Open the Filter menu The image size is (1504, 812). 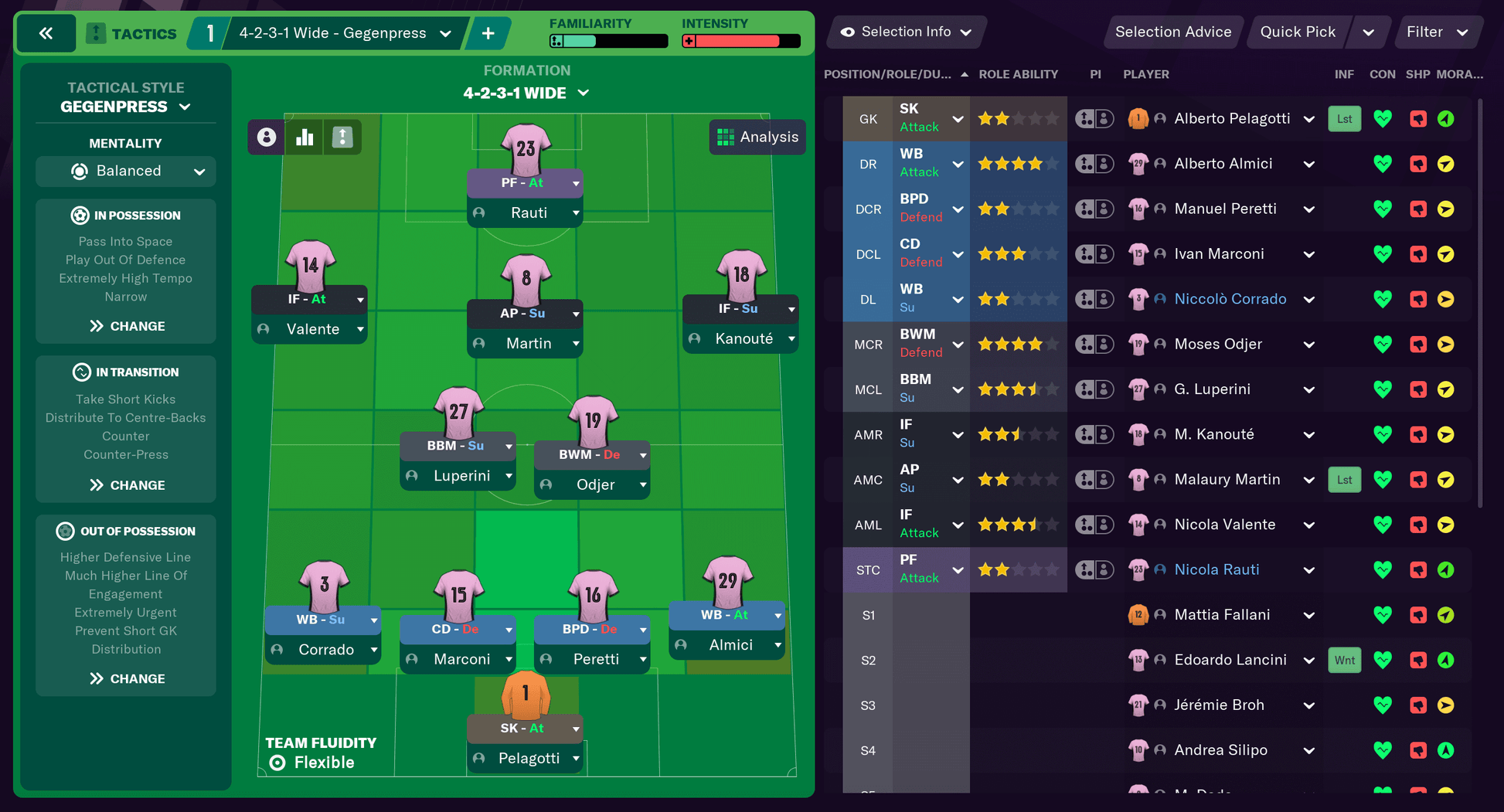[1438, 32]
